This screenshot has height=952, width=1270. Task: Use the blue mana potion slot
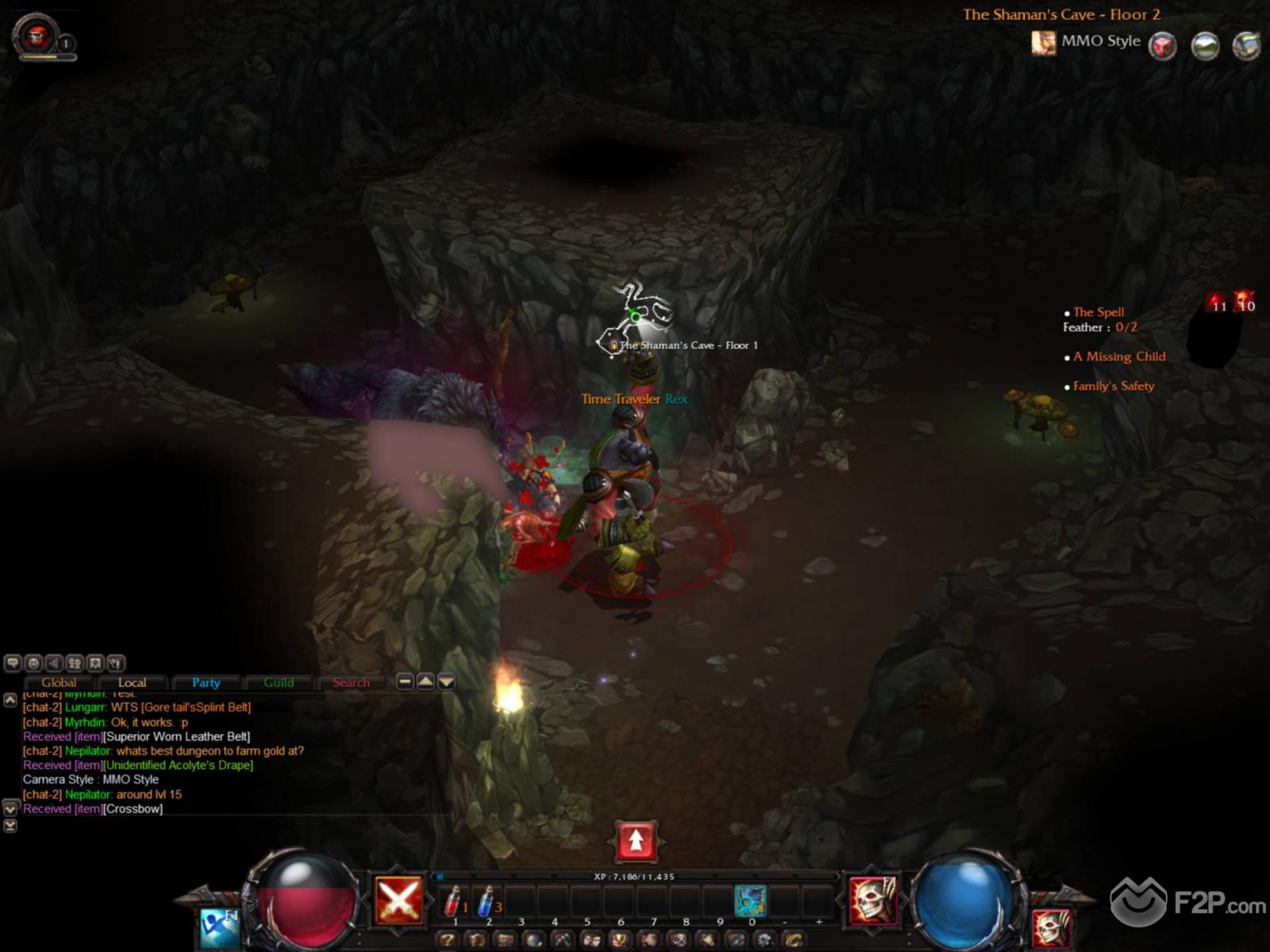487,901
